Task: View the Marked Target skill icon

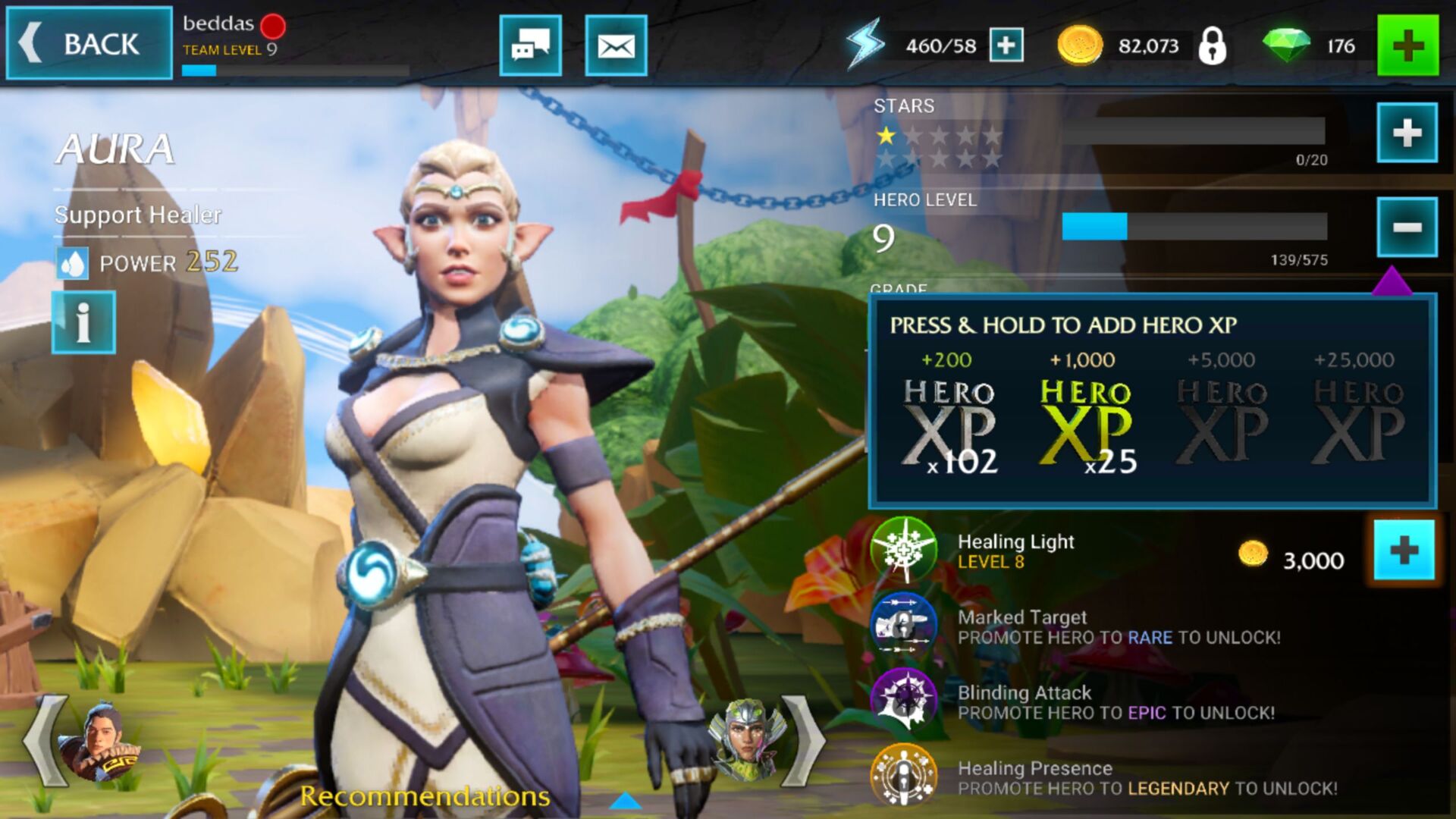Action: click(x=903, y=626)
